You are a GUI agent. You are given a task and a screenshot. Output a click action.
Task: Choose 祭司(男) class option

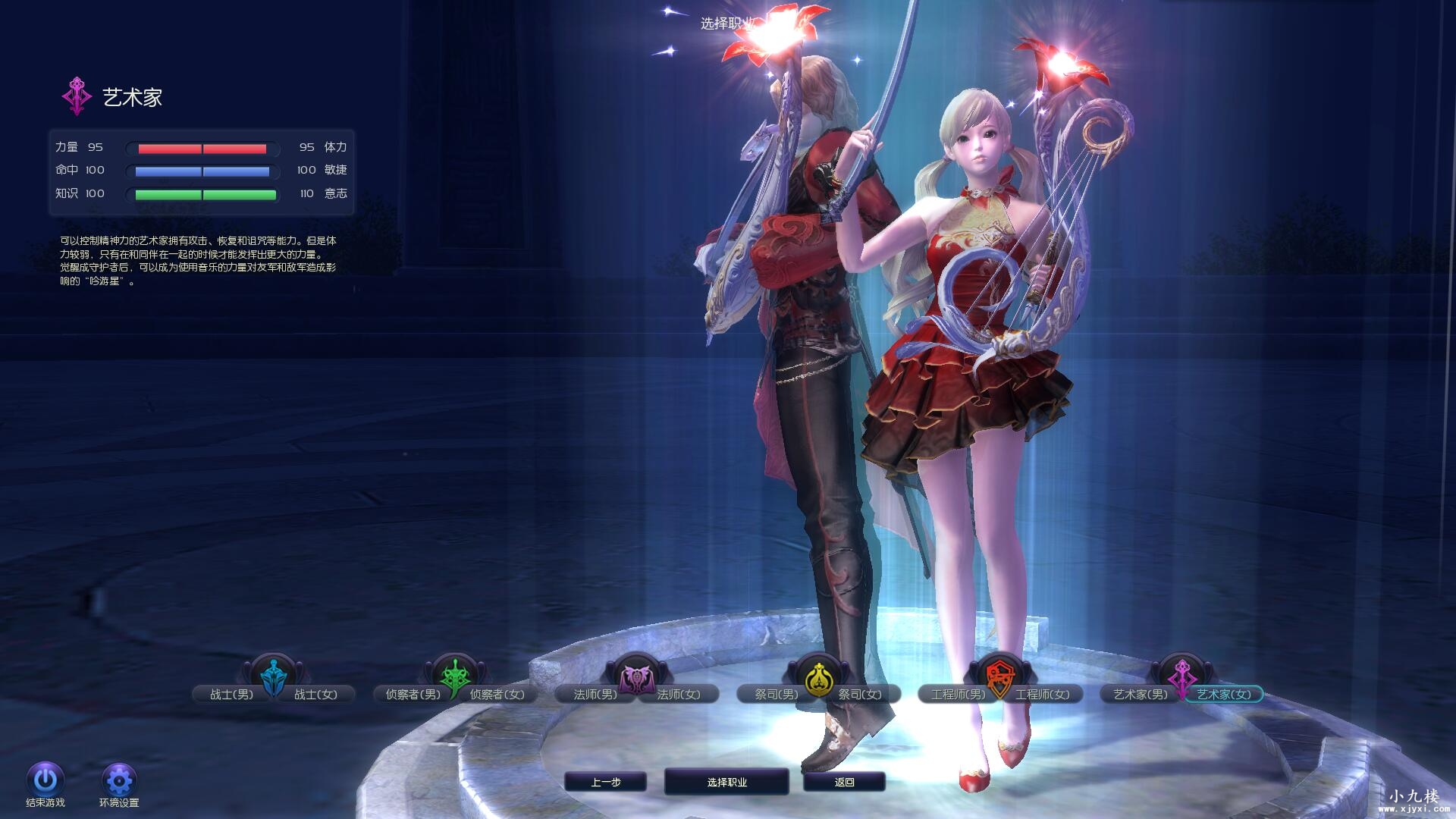click(775, 694)
